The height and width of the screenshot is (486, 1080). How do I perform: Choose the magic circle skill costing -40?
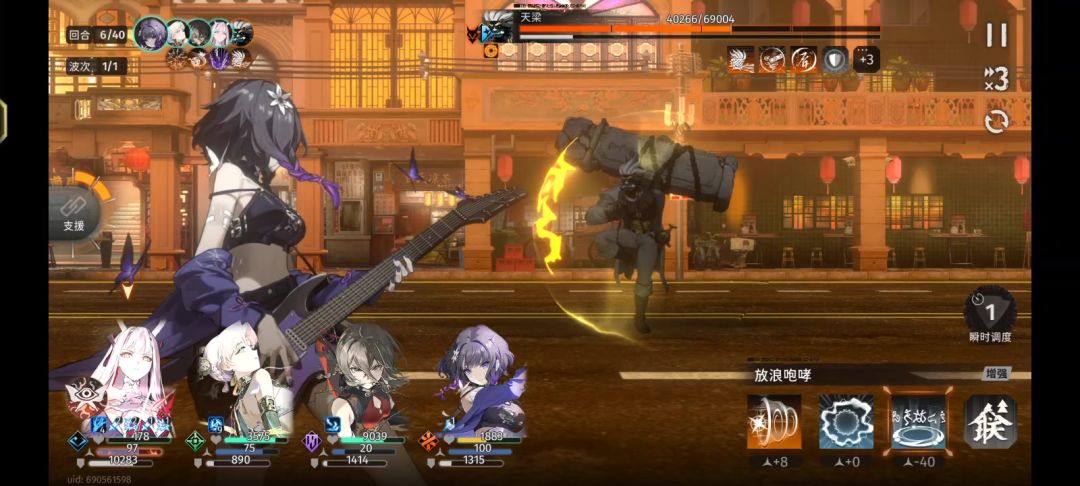click(918, 421)
